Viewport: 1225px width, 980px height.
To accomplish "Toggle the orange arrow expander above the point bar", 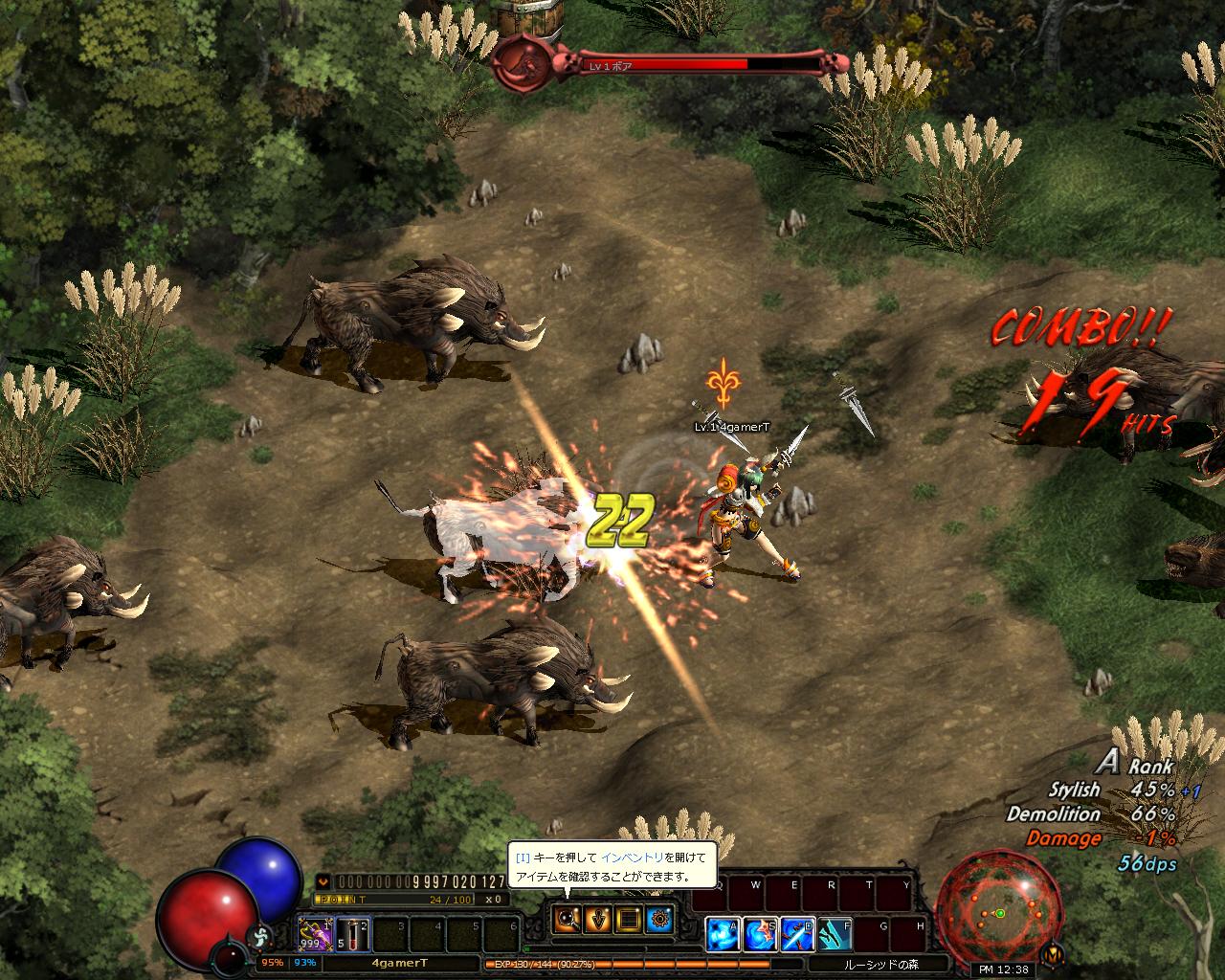I will (323, 881).
